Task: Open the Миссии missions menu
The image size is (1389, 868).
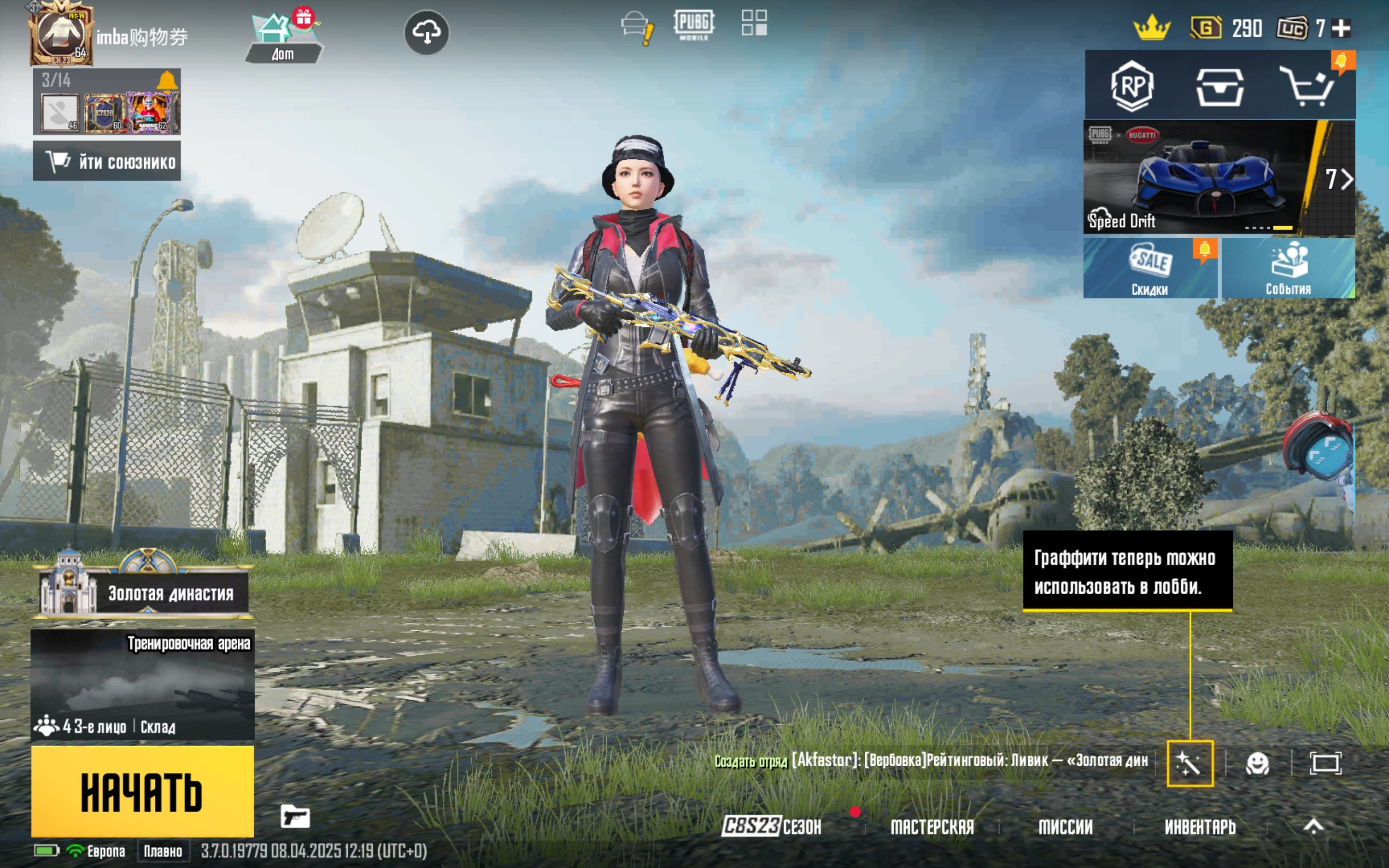Action: click(x=1065, y=827)
